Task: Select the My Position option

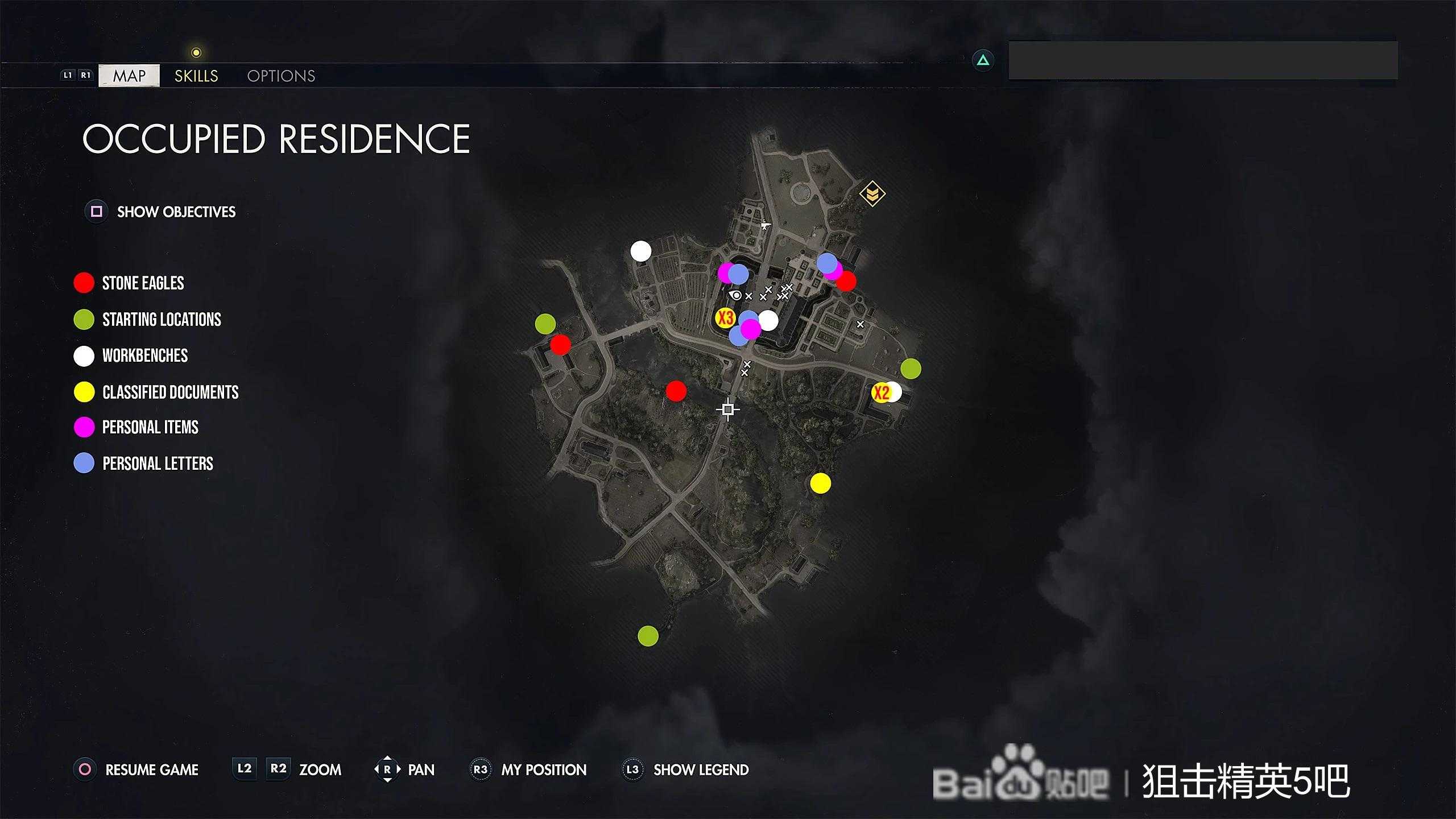Action: click(x=543, y=770)
